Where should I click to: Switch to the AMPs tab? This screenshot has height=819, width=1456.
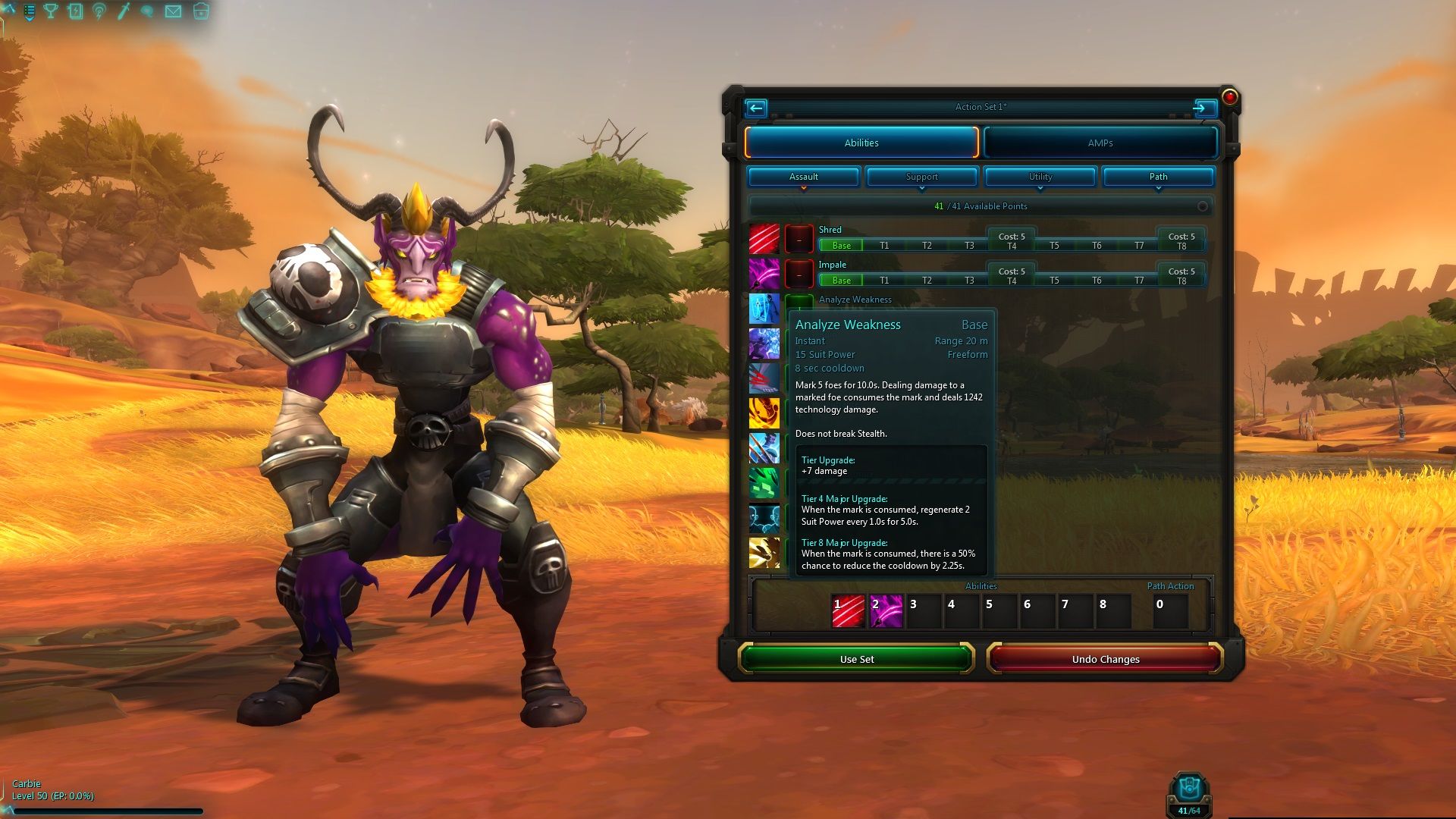point(1100,143)
